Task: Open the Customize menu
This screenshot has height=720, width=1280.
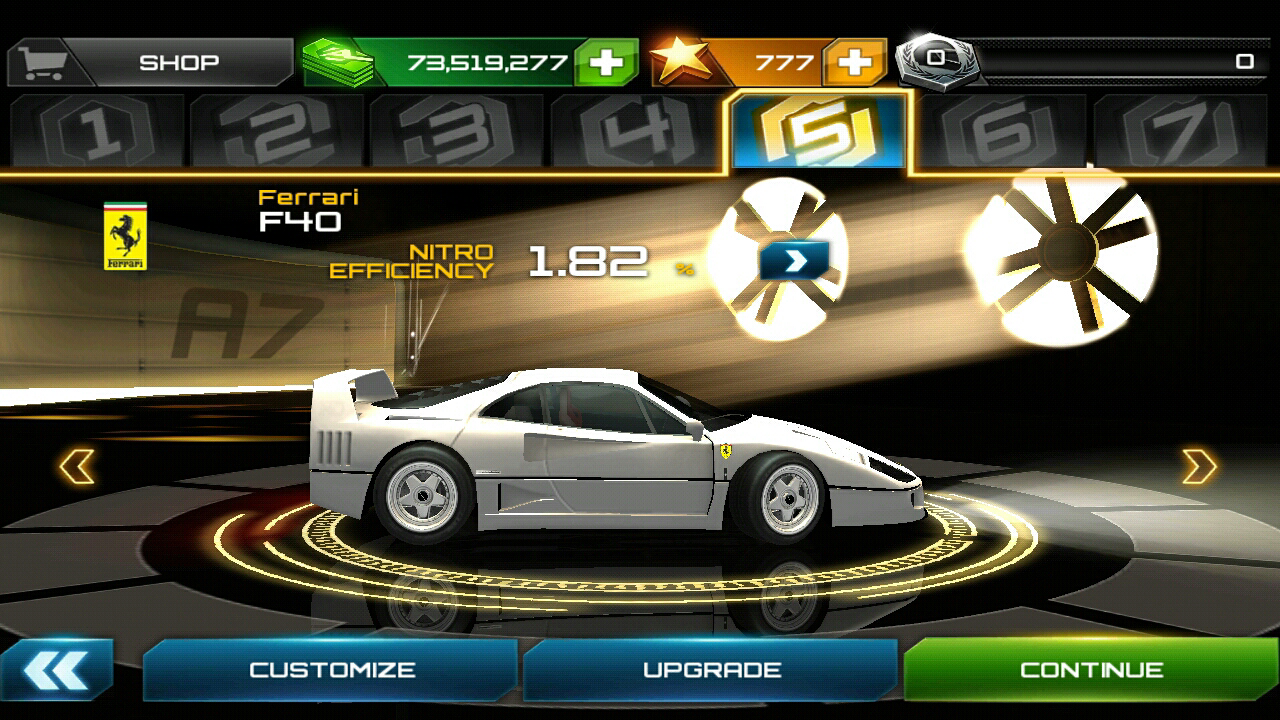Action: (x=331, y=670)
